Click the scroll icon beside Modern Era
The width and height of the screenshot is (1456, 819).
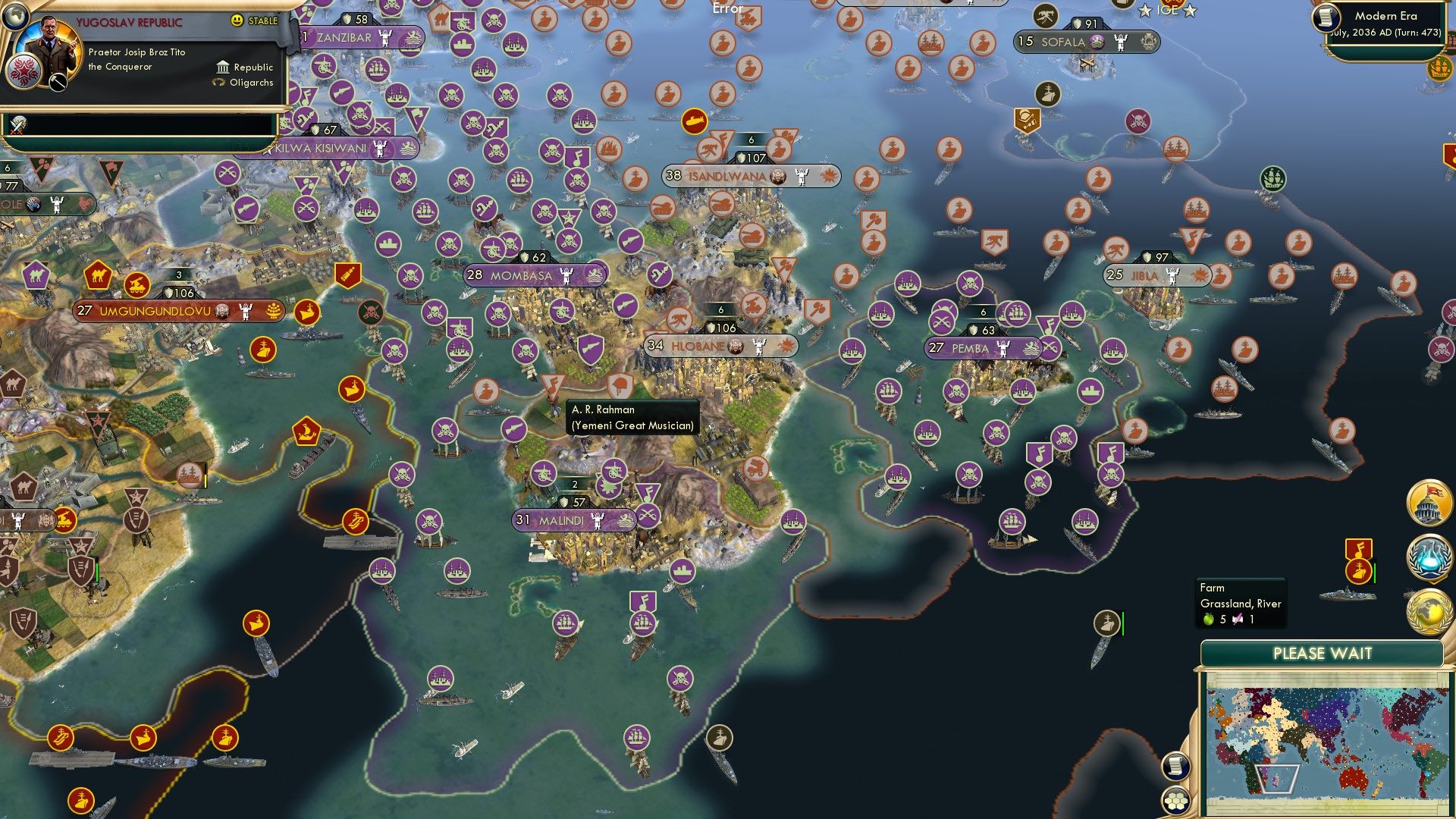click(1326, 17)
